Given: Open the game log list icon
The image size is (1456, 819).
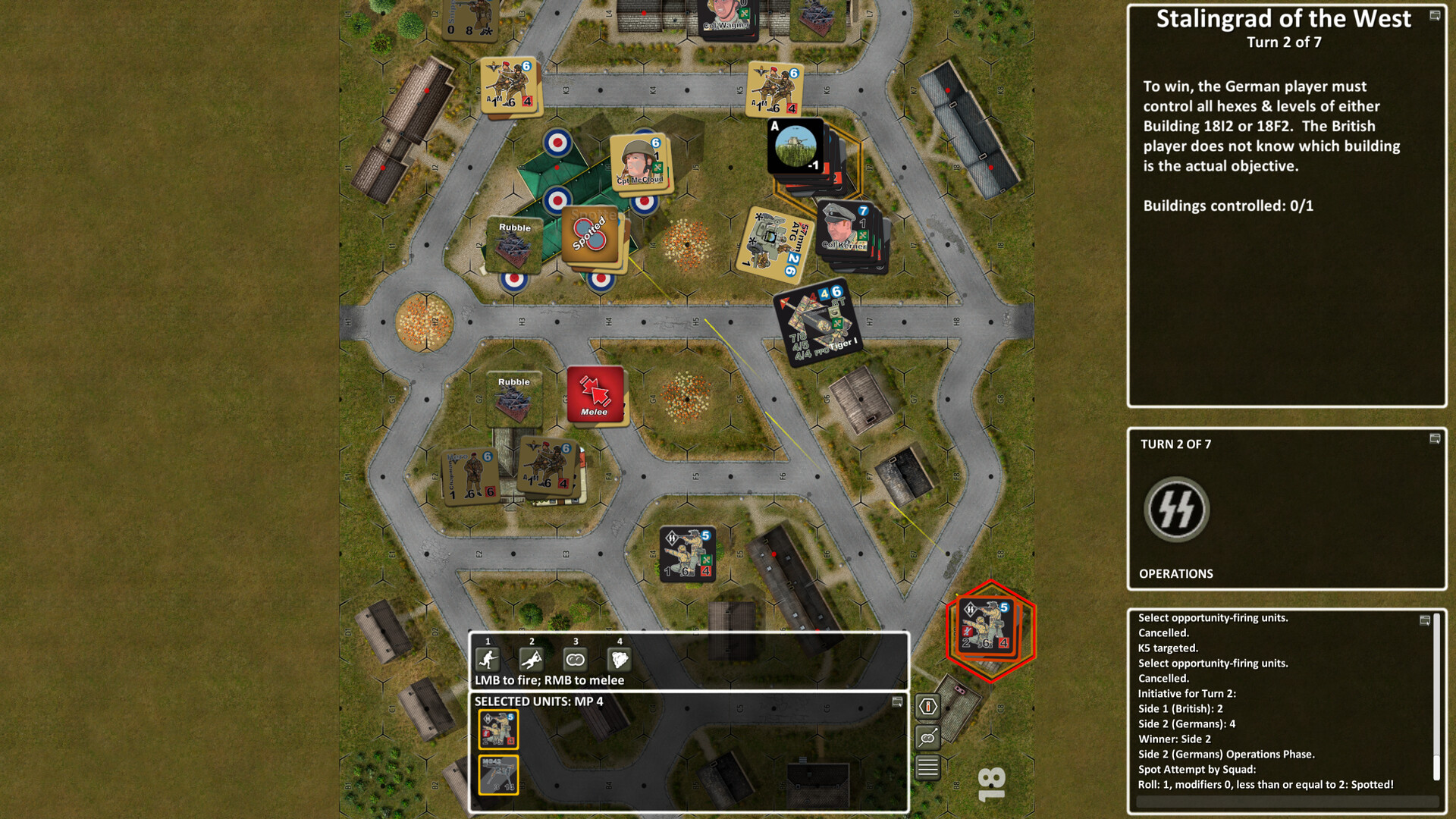Looking at the screenshot, I should (x=927, y=767).
